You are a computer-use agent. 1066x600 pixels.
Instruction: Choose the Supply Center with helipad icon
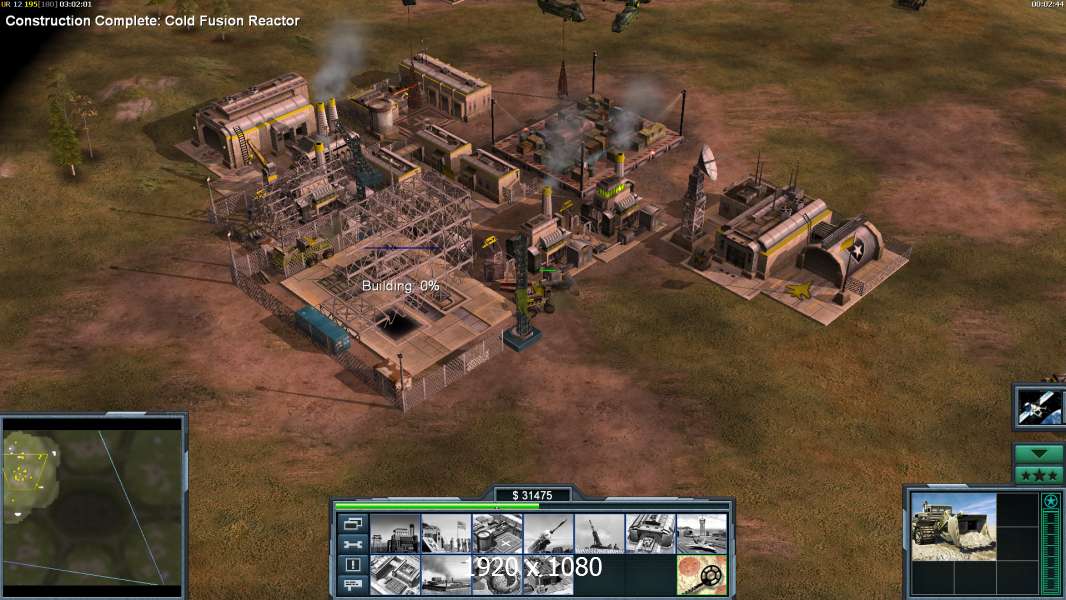tap(497, 534)
